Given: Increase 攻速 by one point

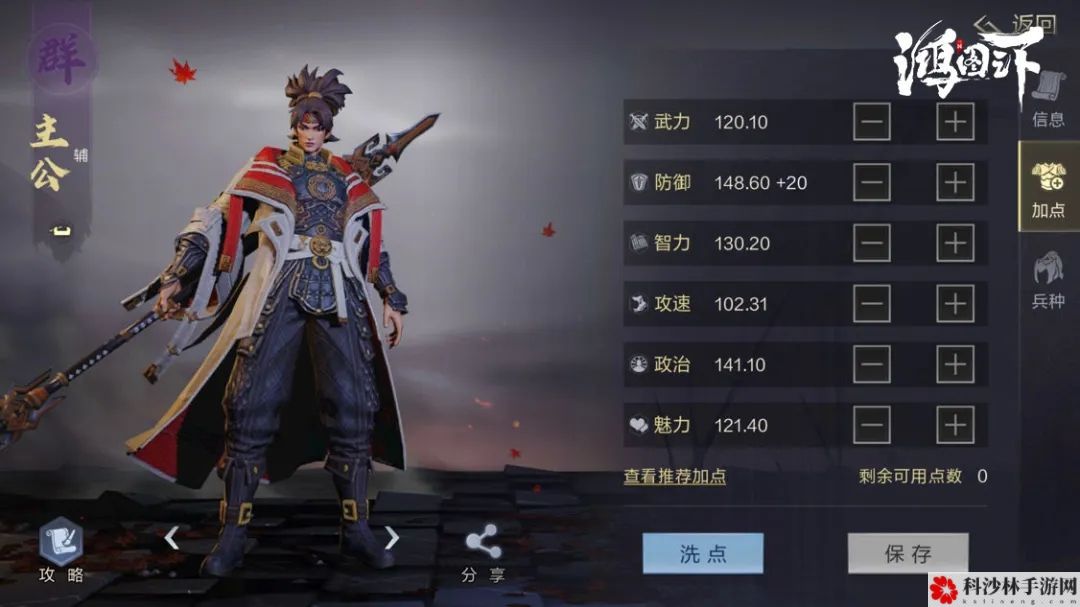Looking at the screenshot, I should pyautogui.click(x=955, y=304).
